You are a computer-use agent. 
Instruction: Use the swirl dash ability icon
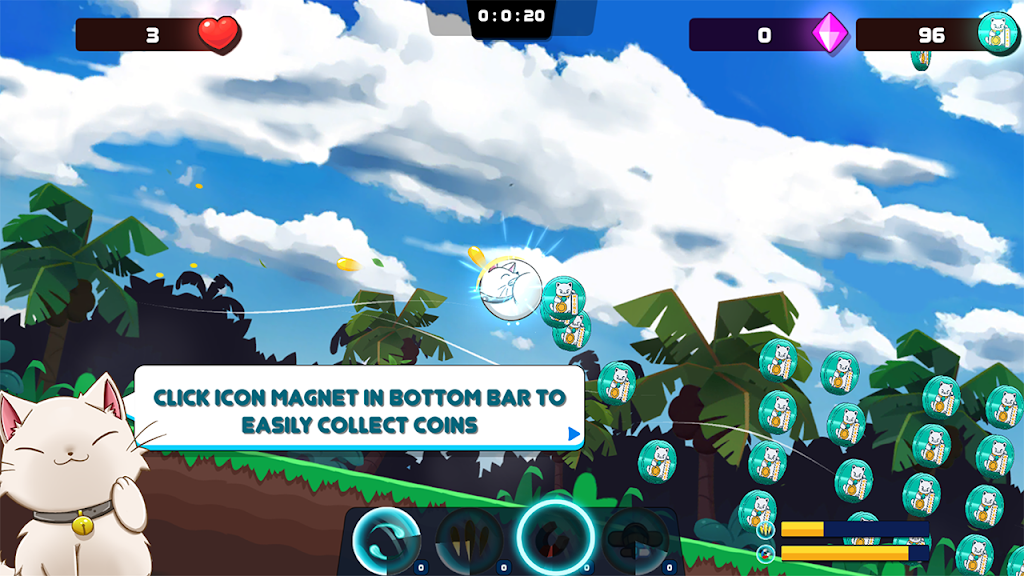pos(386,540)
